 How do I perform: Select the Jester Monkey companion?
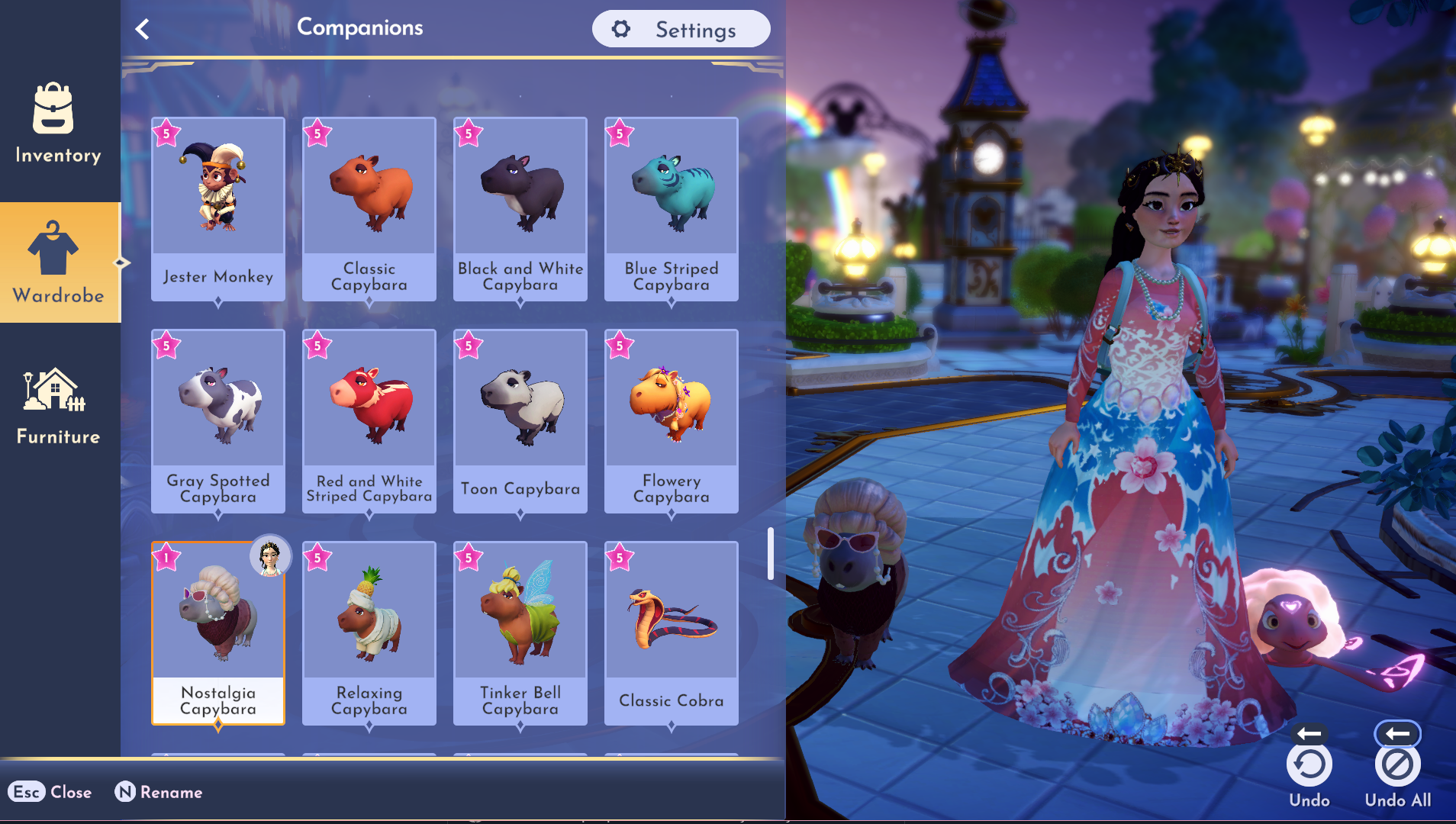[x=218, y=208]
